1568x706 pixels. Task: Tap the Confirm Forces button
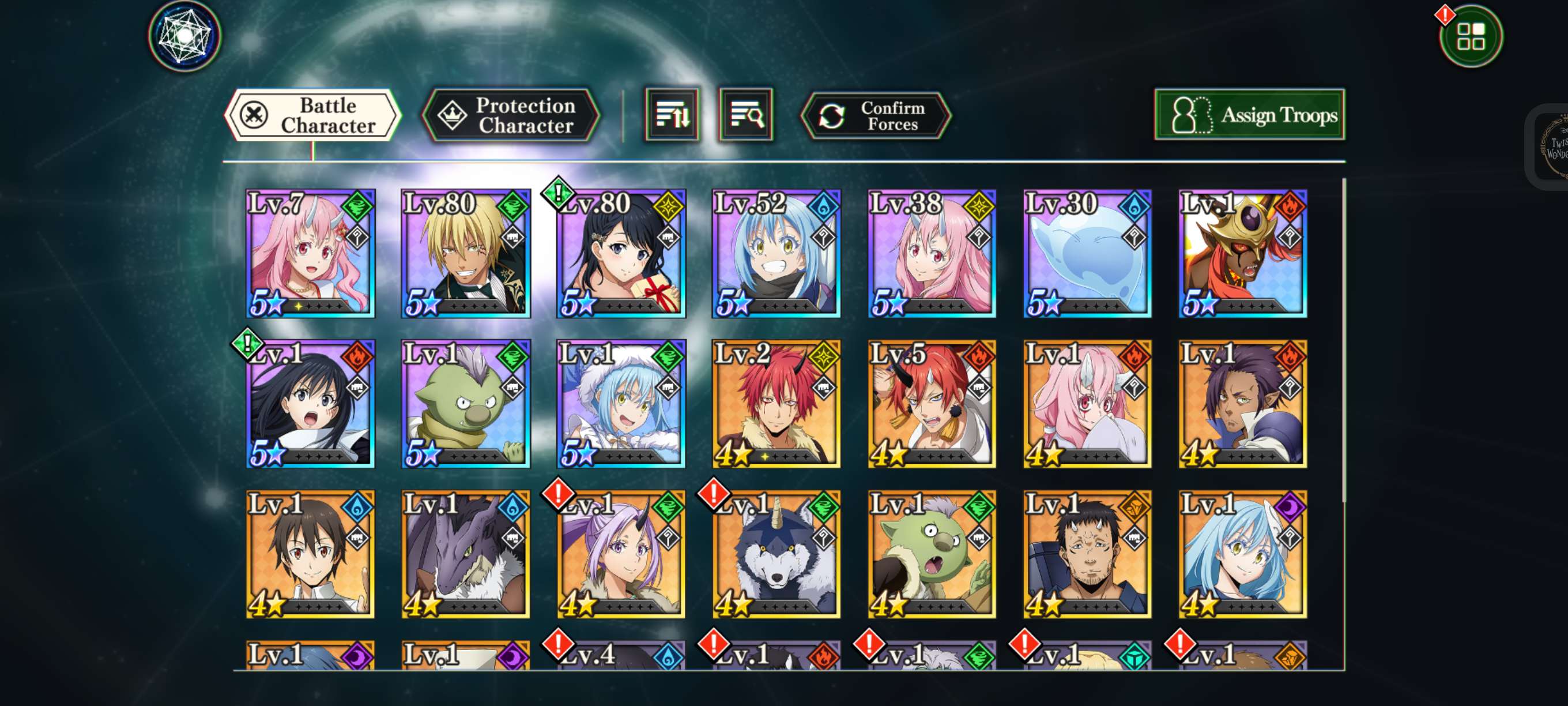coord(876,116)
